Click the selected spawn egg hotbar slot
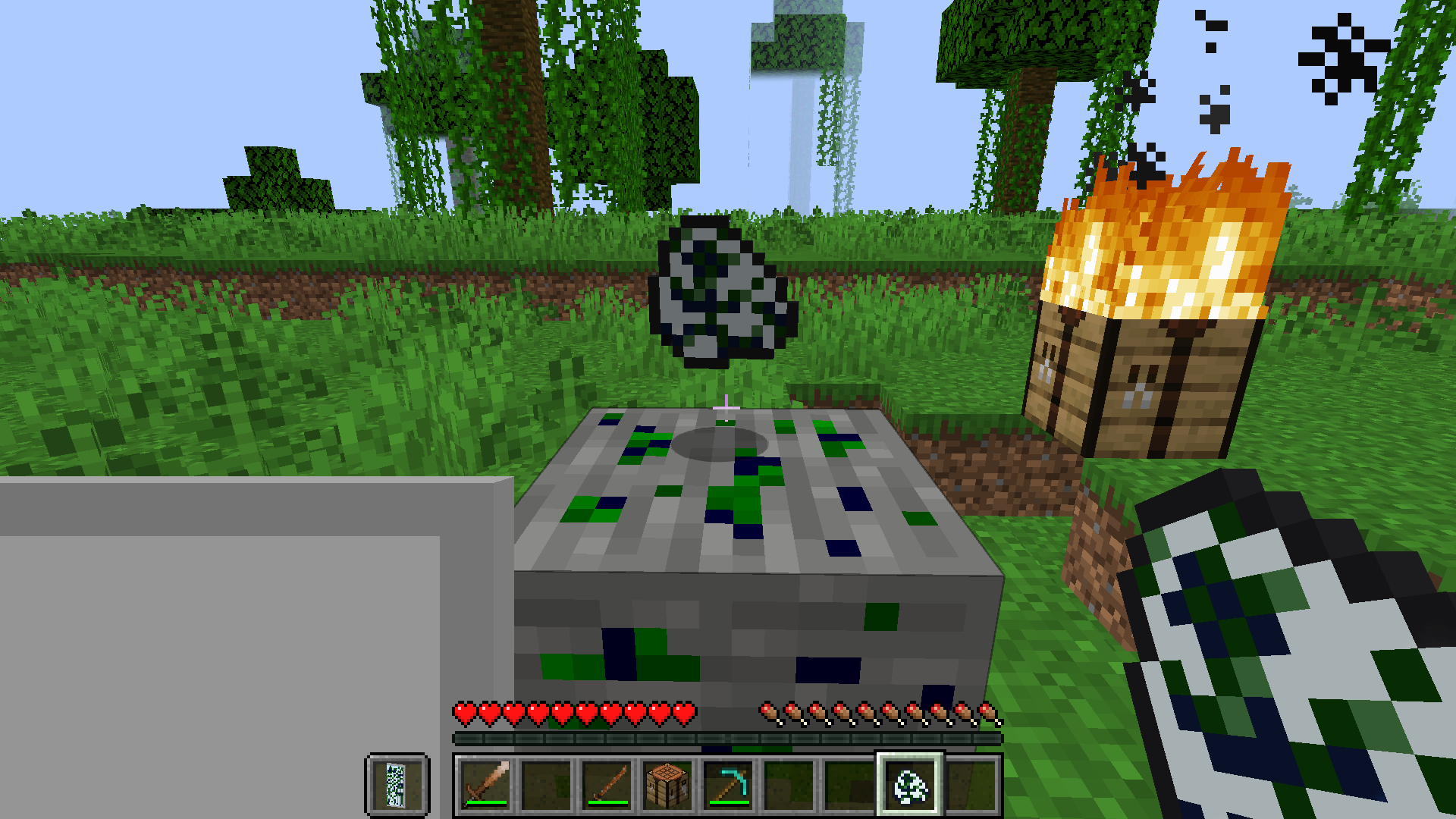This screenshot has height=819, width=1456. click(908, 786)
